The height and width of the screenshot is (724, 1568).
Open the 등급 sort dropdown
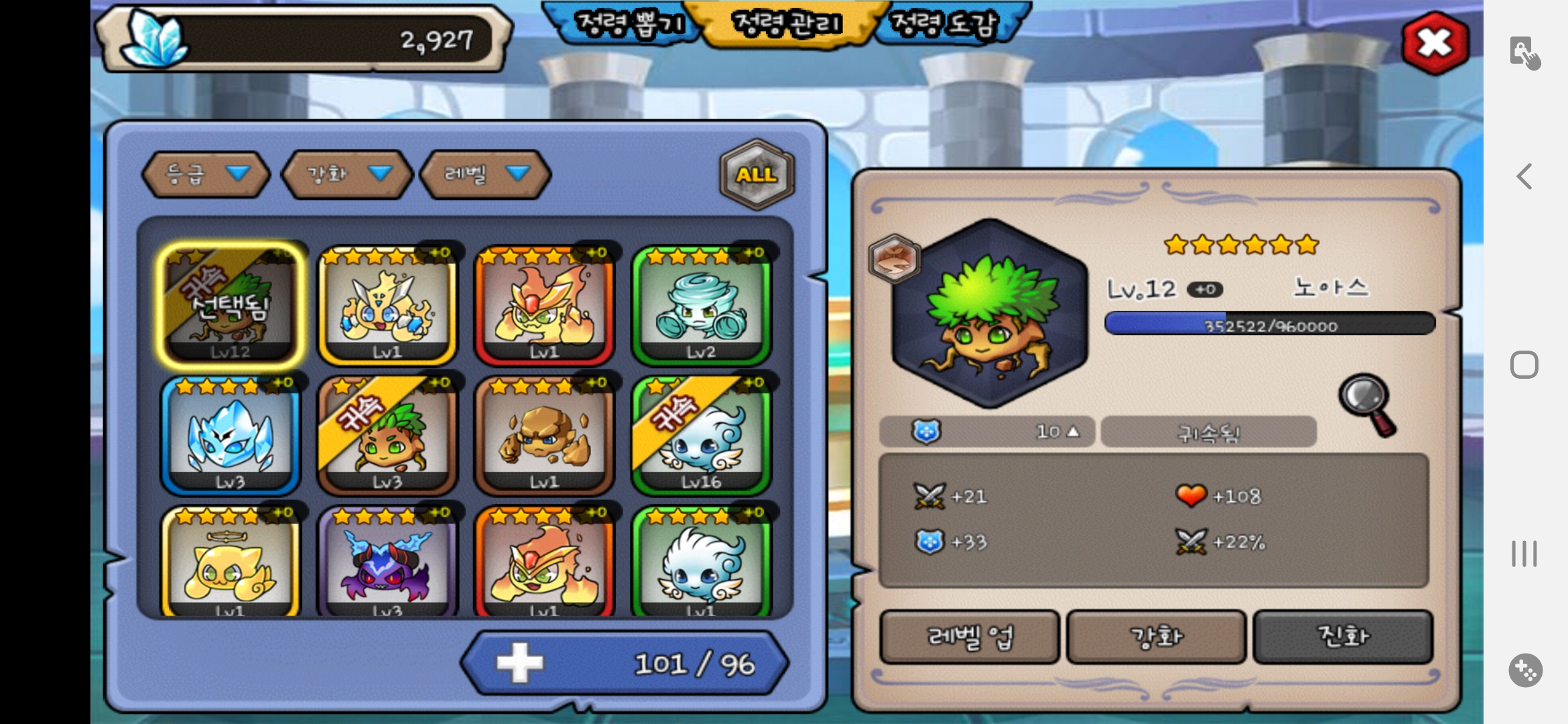click(206, 174)
